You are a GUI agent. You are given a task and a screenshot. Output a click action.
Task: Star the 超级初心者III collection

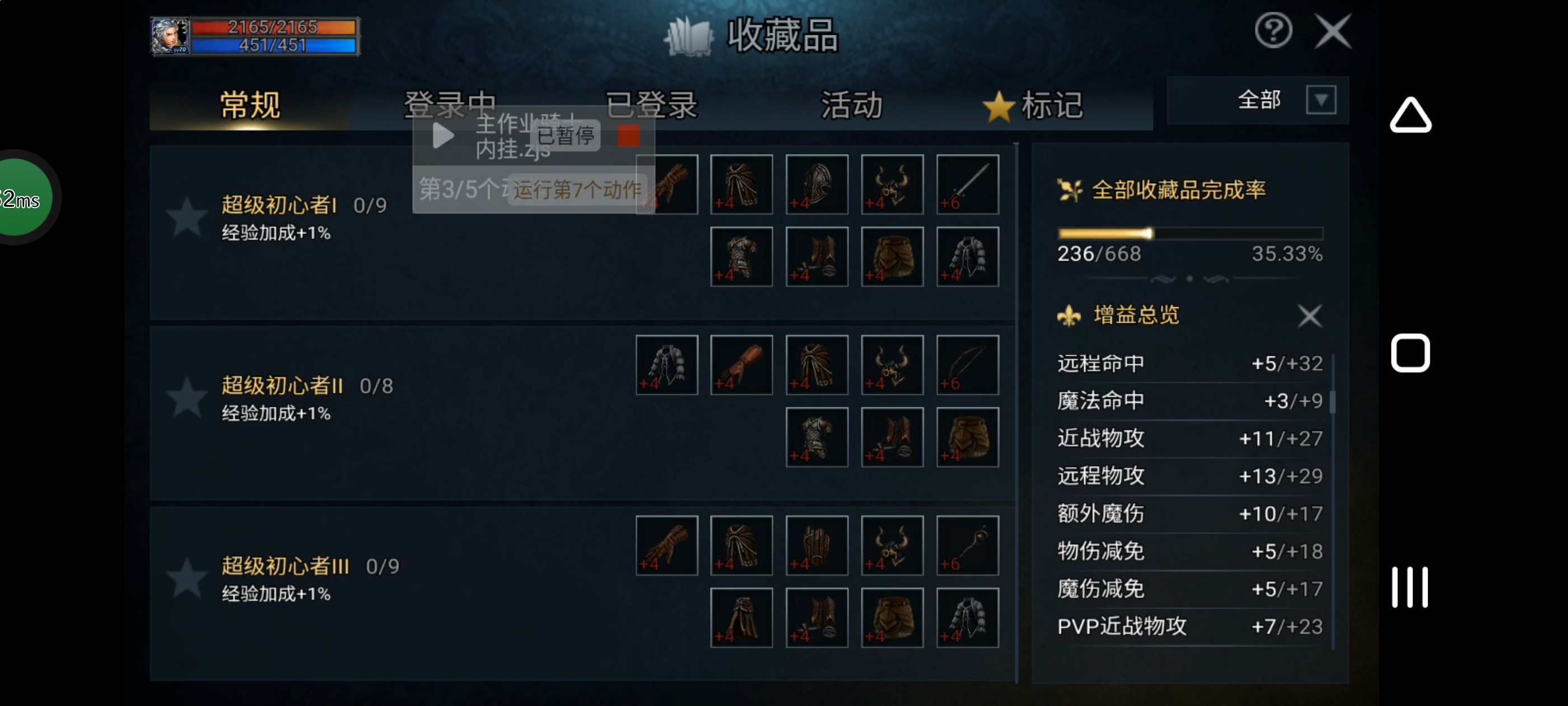(186, 578)
